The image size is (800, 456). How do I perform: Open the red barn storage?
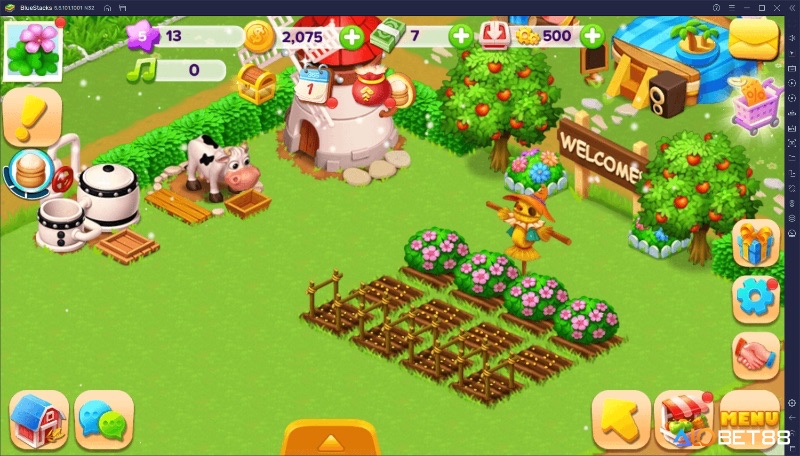39,419
